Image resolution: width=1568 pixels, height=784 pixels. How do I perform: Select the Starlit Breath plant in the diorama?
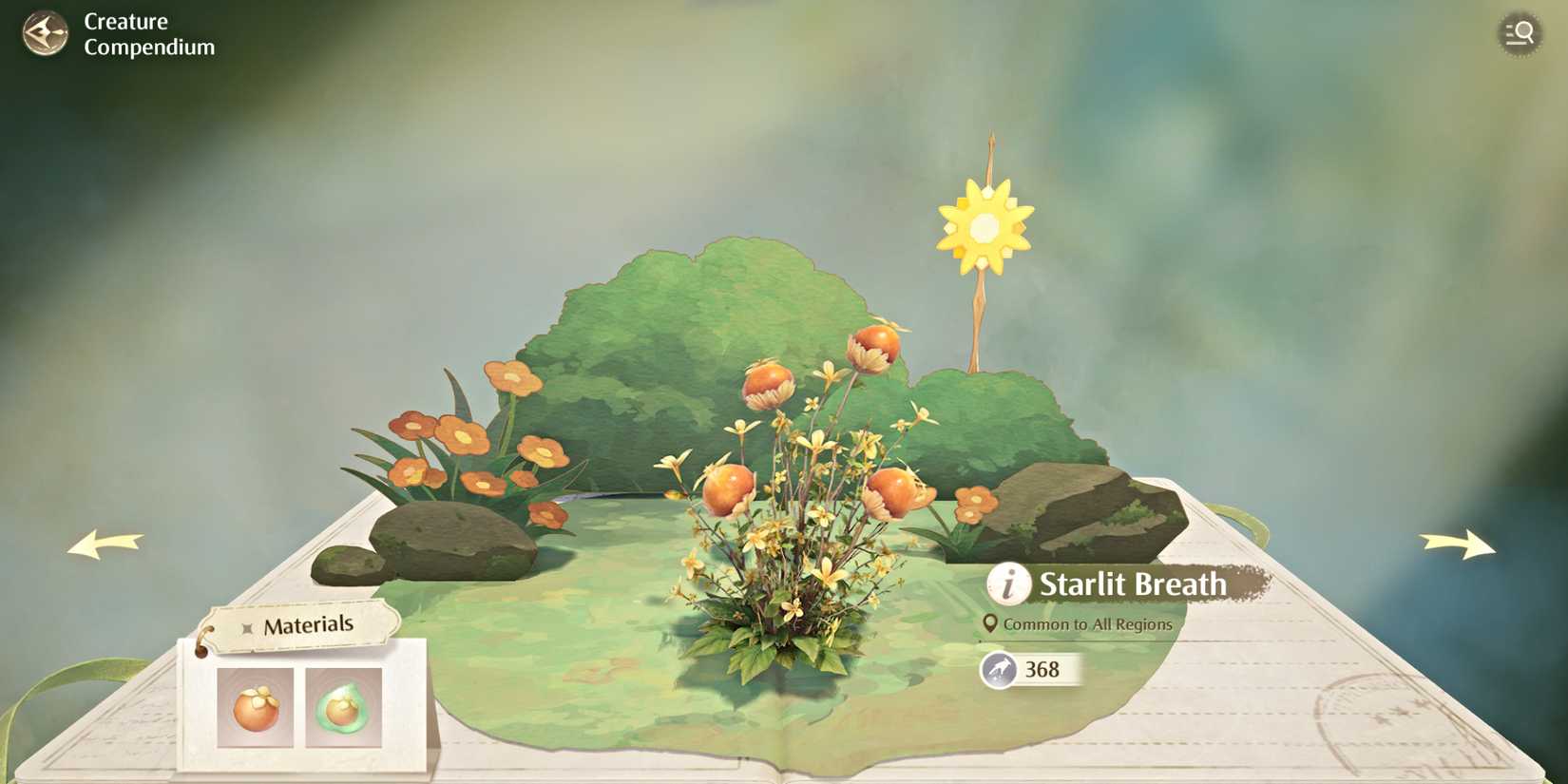click(x=798, y=532)
